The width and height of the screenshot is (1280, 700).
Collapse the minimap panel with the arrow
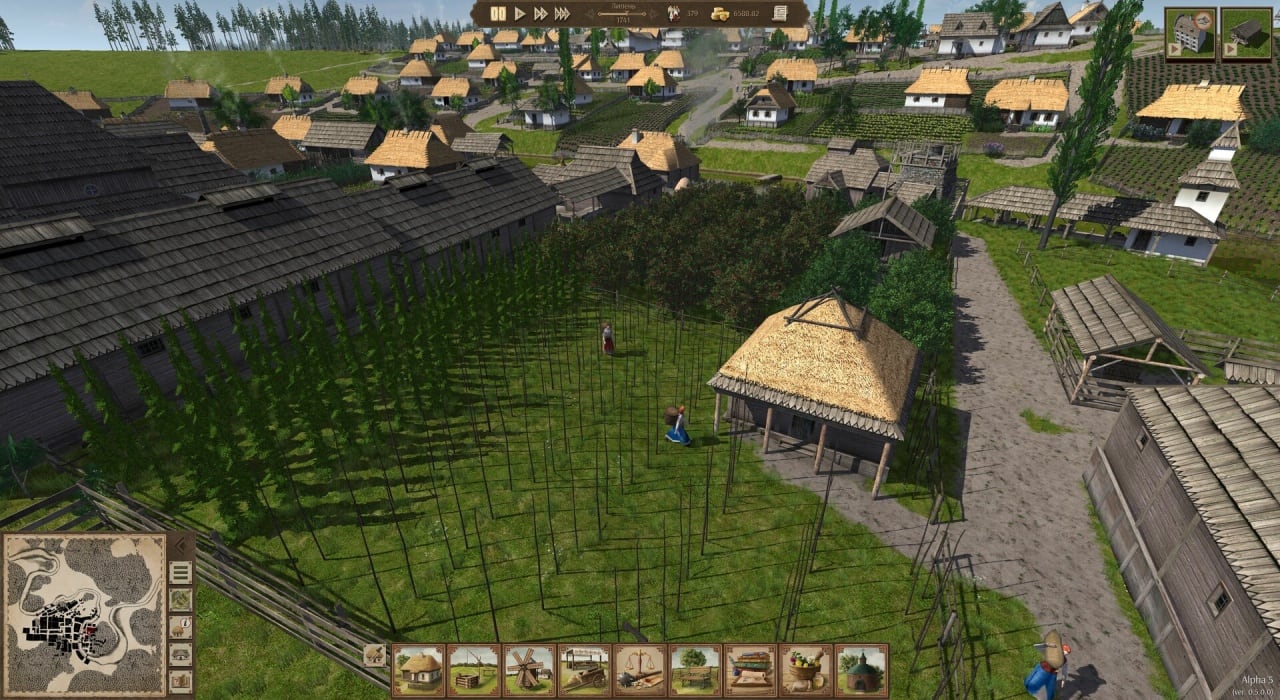coord(181,545)
